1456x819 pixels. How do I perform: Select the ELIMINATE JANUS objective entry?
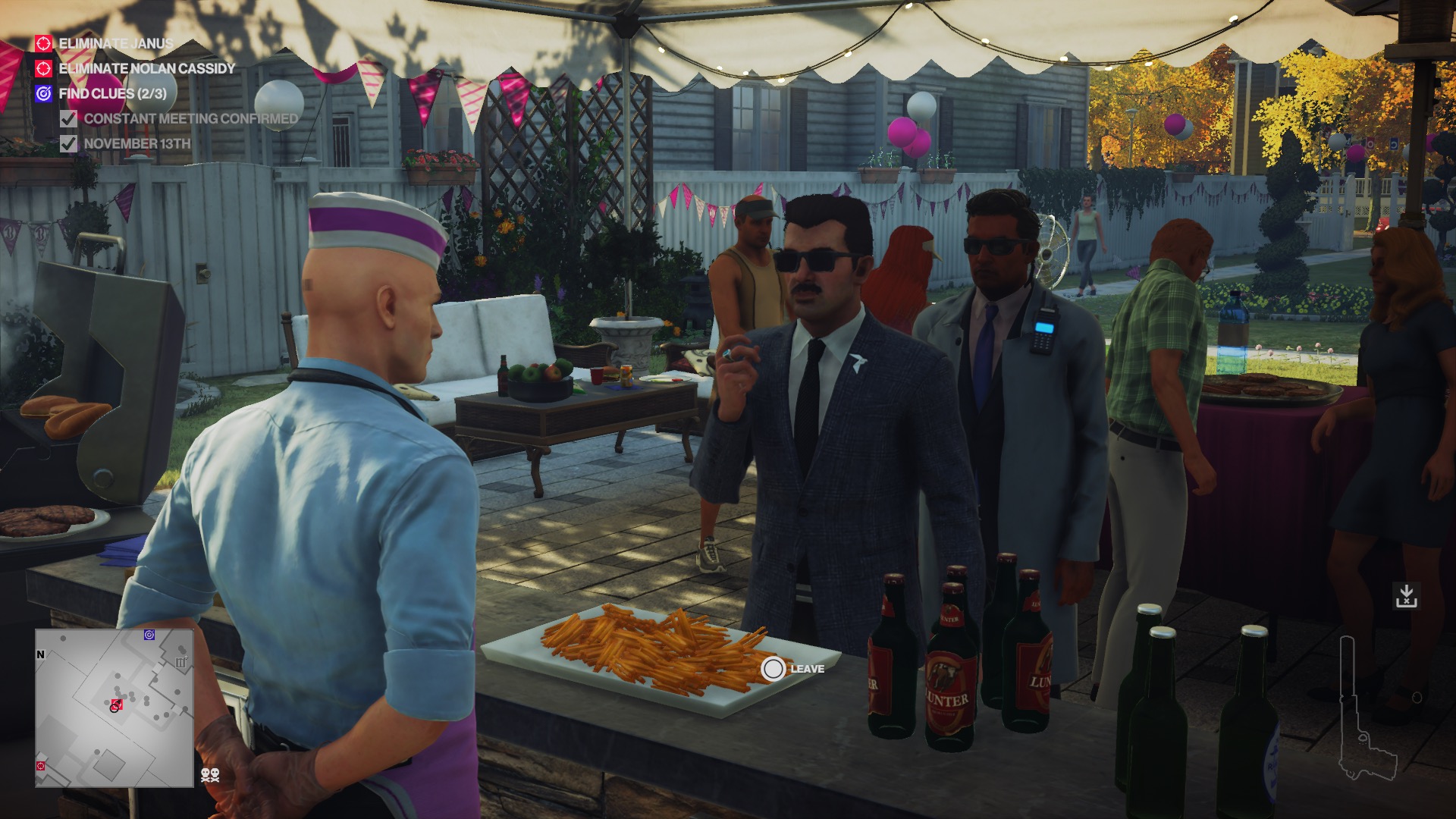tap(115, 45)
